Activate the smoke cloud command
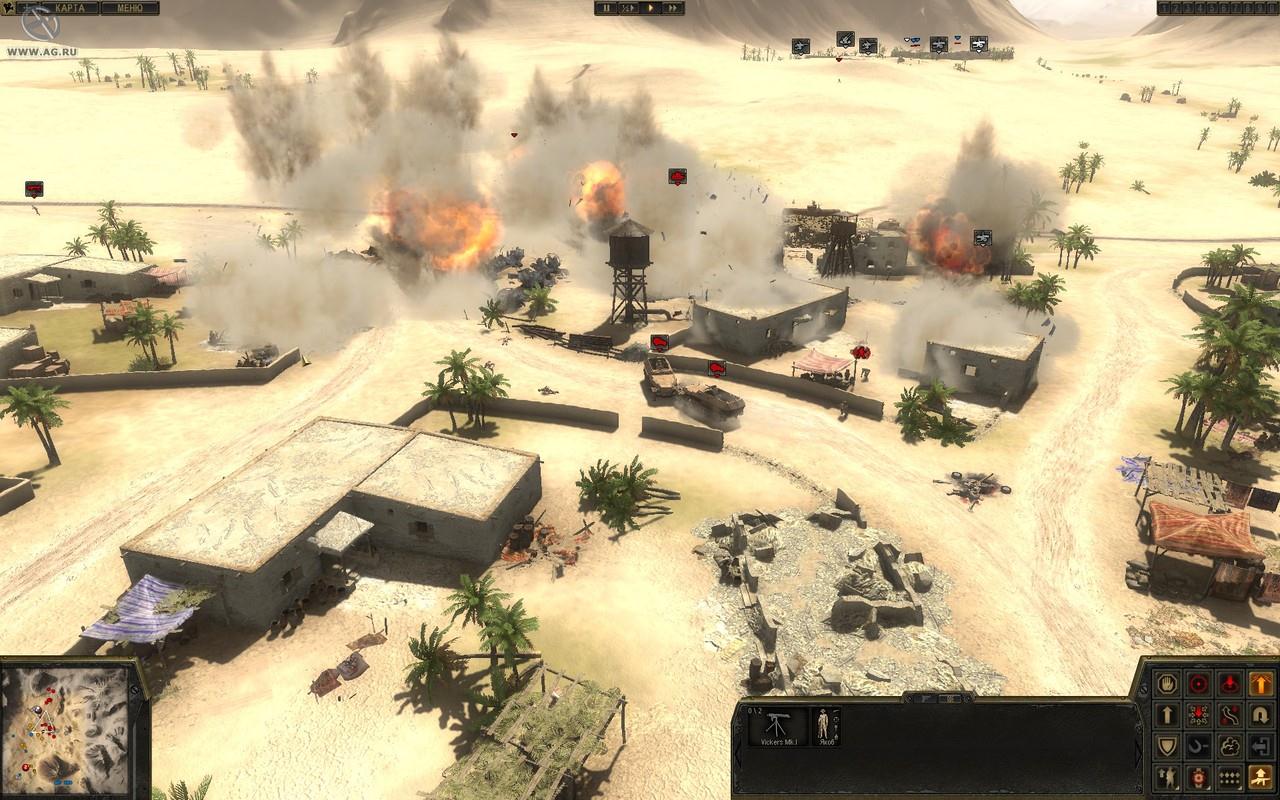1280x800 pixels. [x=1229, y=746]
